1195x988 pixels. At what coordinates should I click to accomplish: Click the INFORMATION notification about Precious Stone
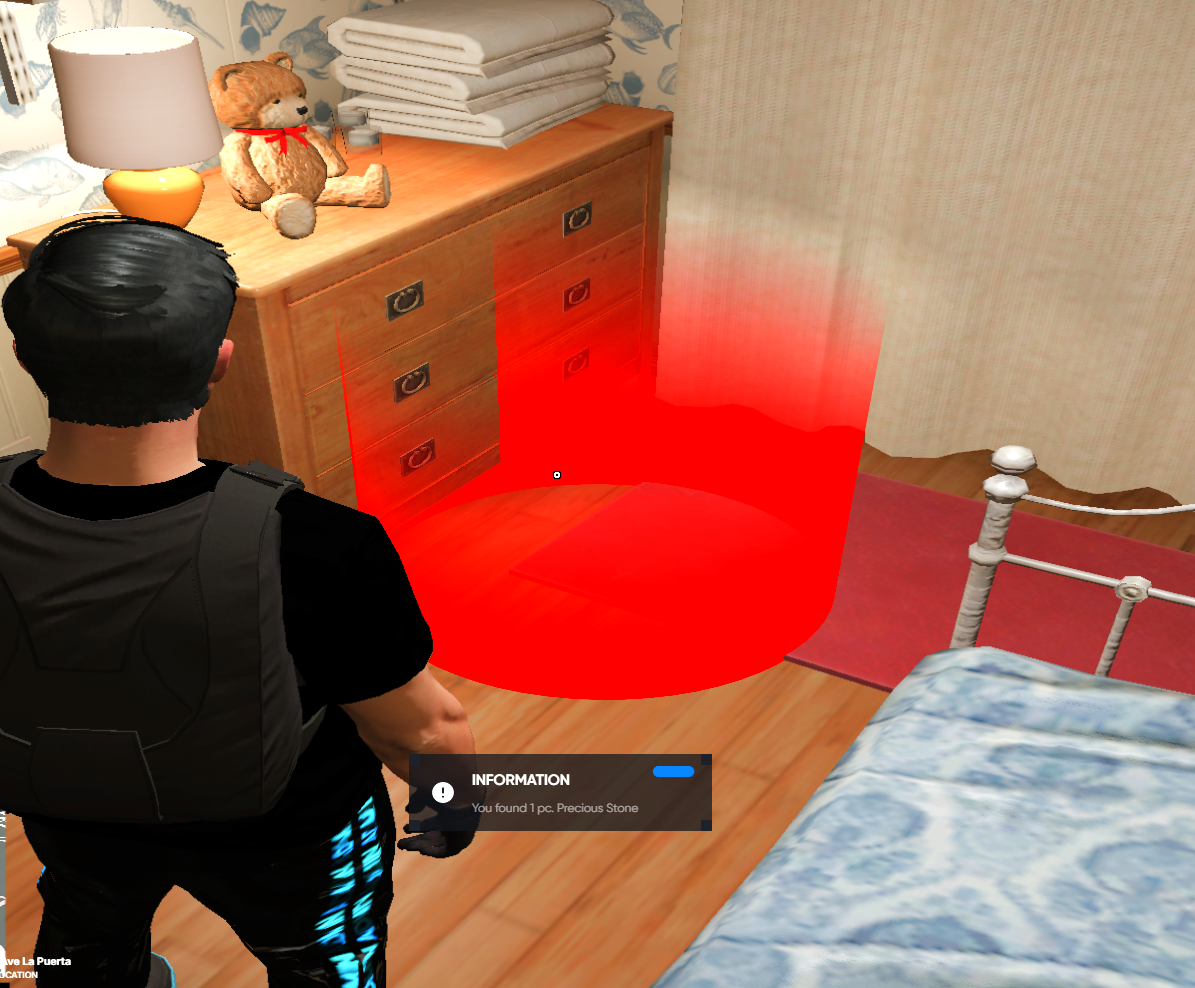[560, 793]
